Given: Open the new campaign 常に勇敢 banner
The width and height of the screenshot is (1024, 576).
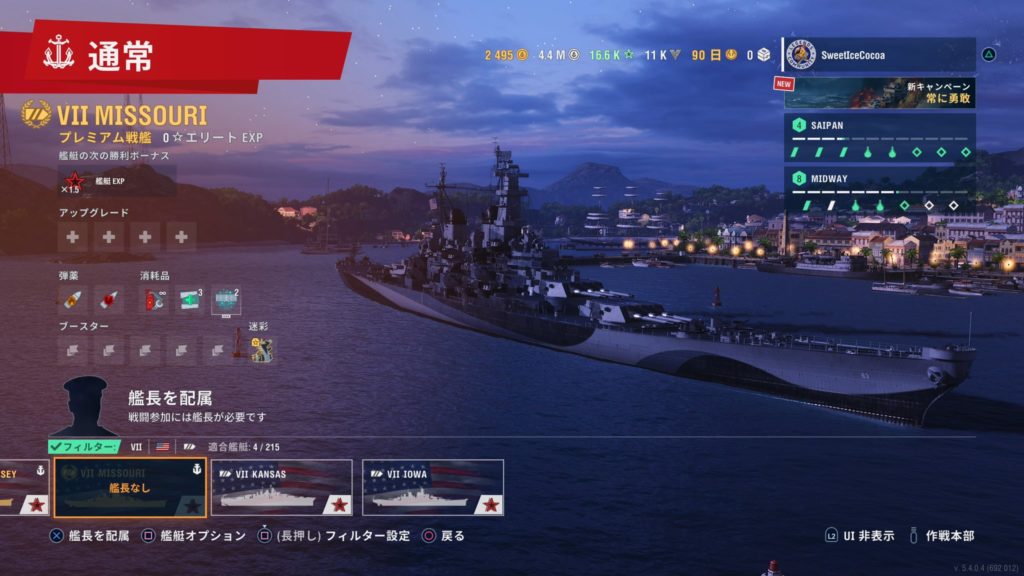Looking at the screenshot, I should (880, 92).
